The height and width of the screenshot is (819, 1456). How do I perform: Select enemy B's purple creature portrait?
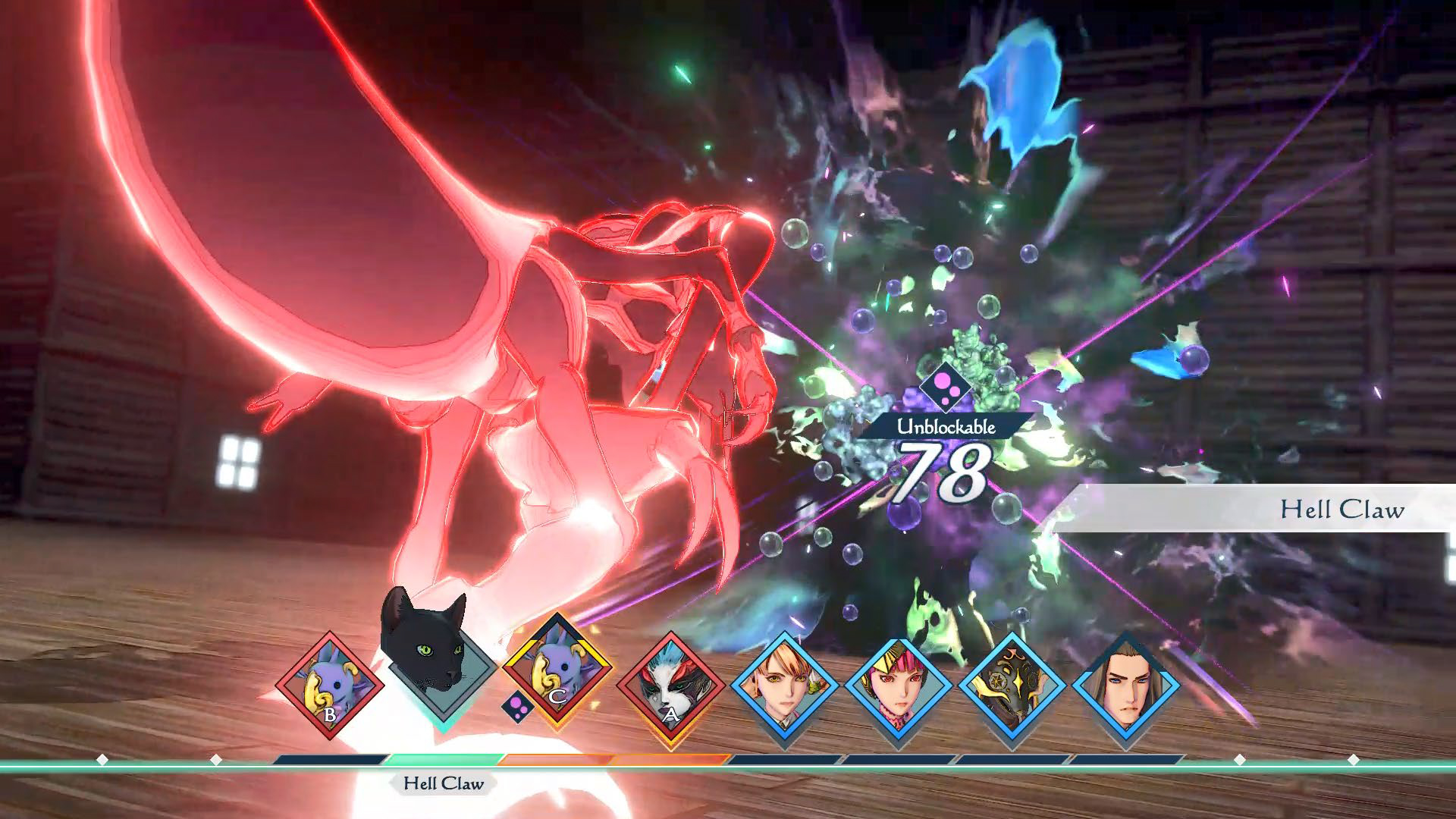329,686
